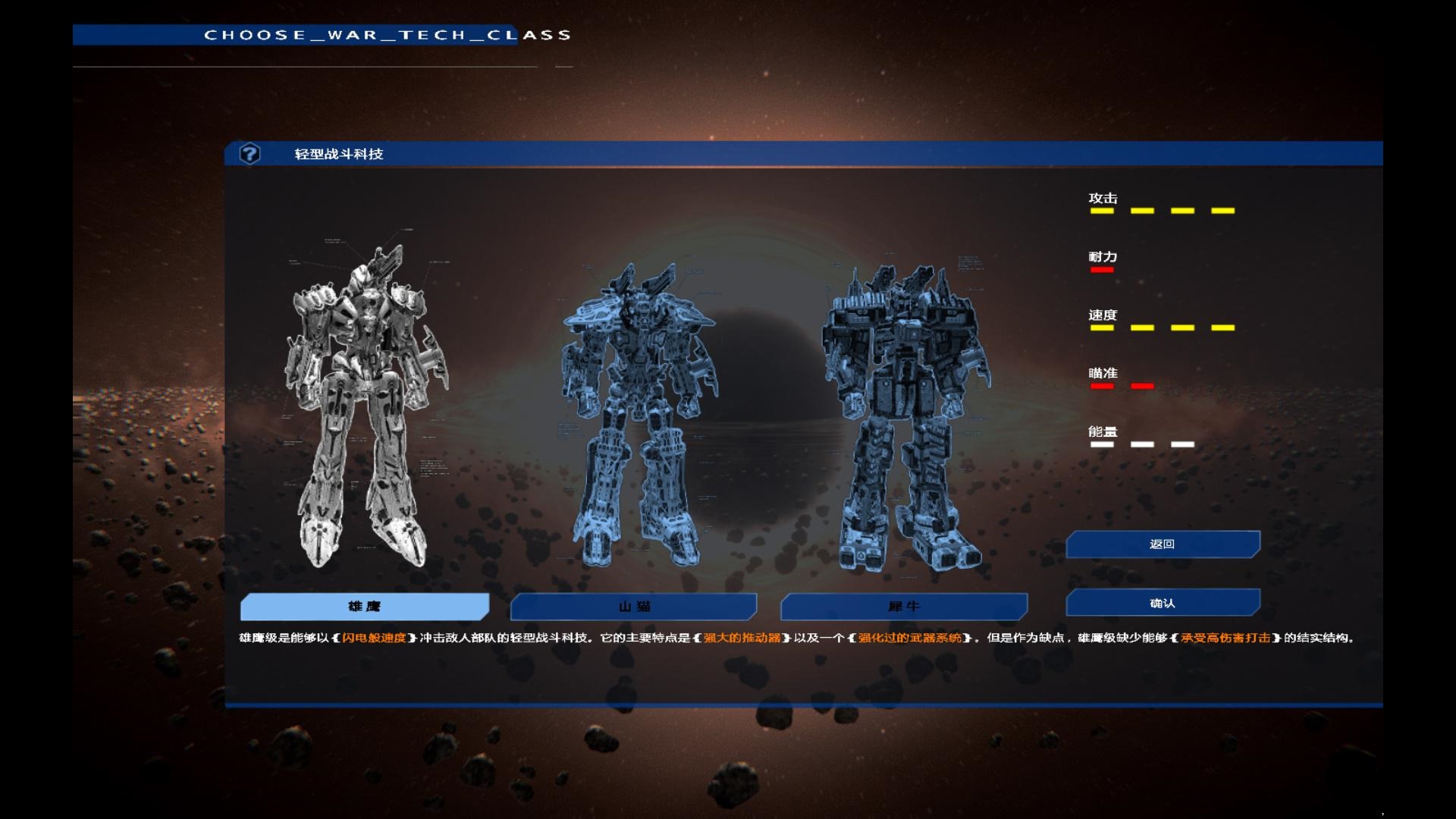Viewport: 1456px width, 819px height.
Task: Open the question mark help icon
Action: pyautogui.click(x=249, y=154)
